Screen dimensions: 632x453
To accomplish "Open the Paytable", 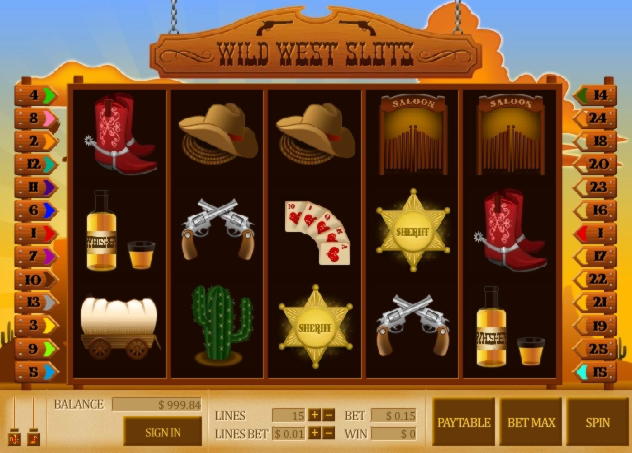I will (463, 422).
